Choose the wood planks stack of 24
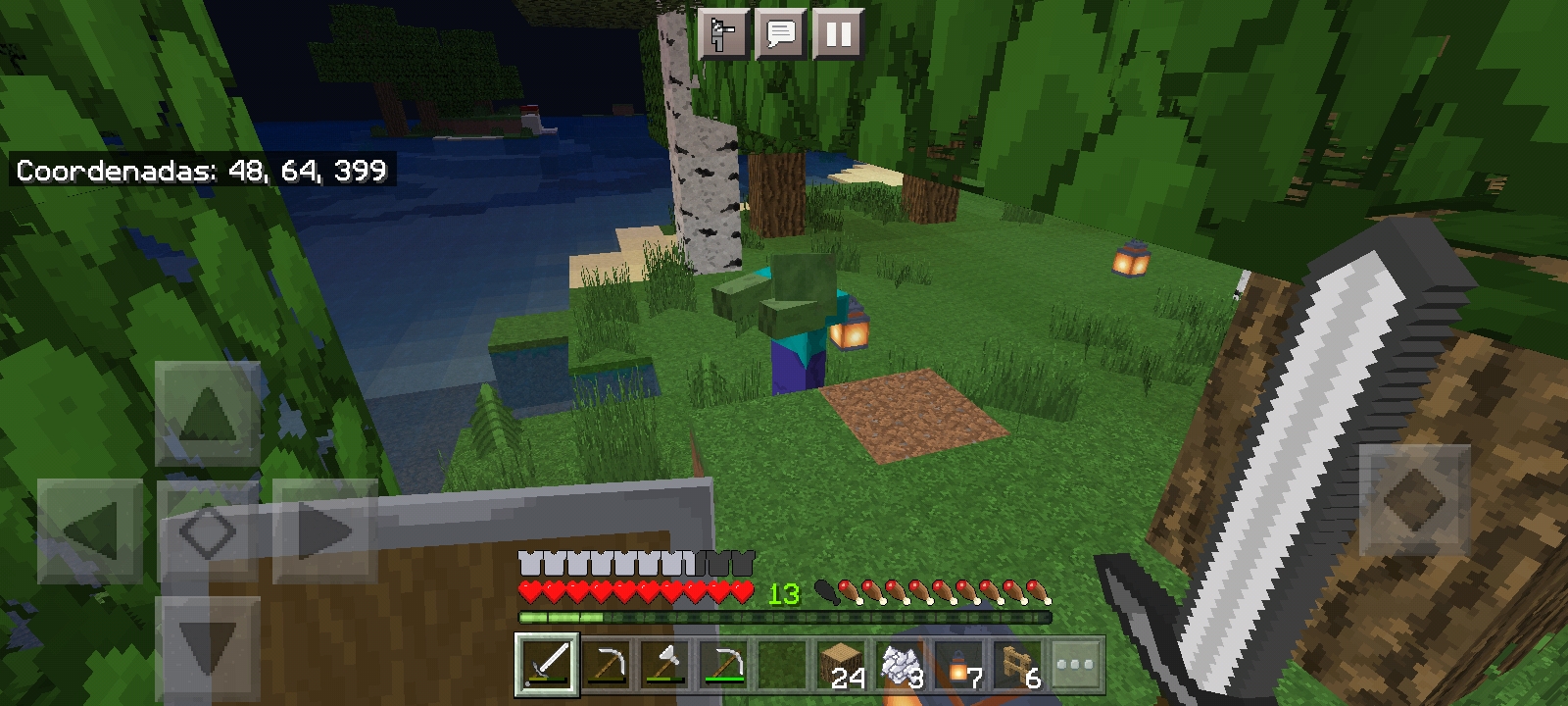This screenshot has width=1568, height=706. (x=842, y=665)
